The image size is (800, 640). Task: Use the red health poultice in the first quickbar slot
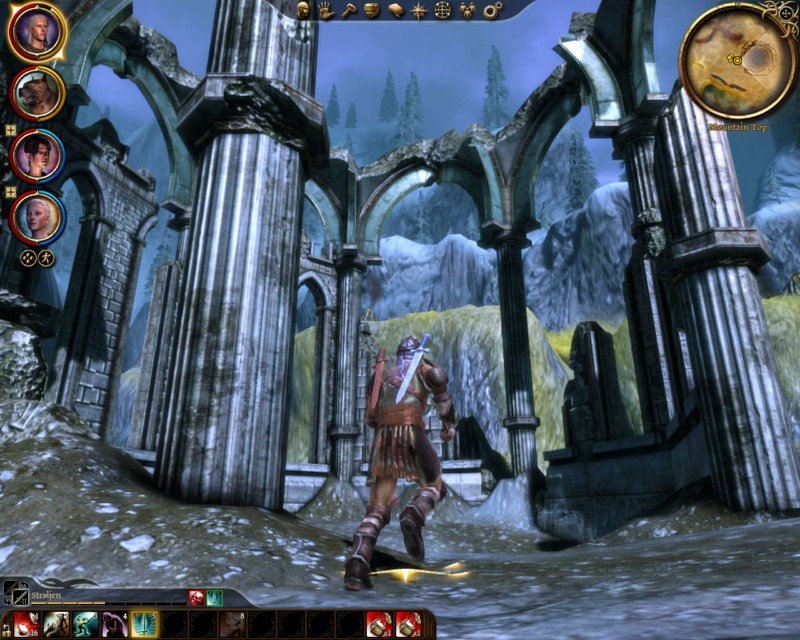tap(25, 624)
